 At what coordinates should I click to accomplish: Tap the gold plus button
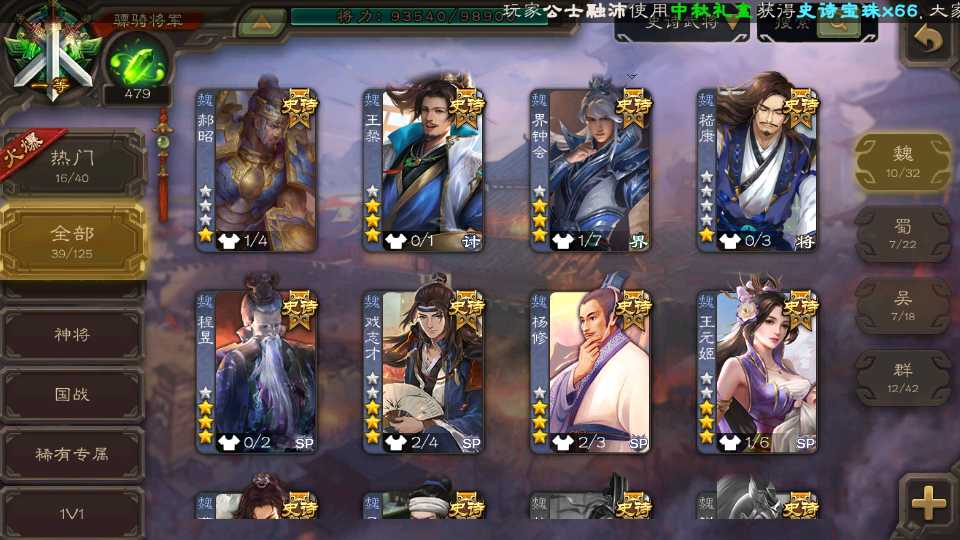[x=929, y=505]
